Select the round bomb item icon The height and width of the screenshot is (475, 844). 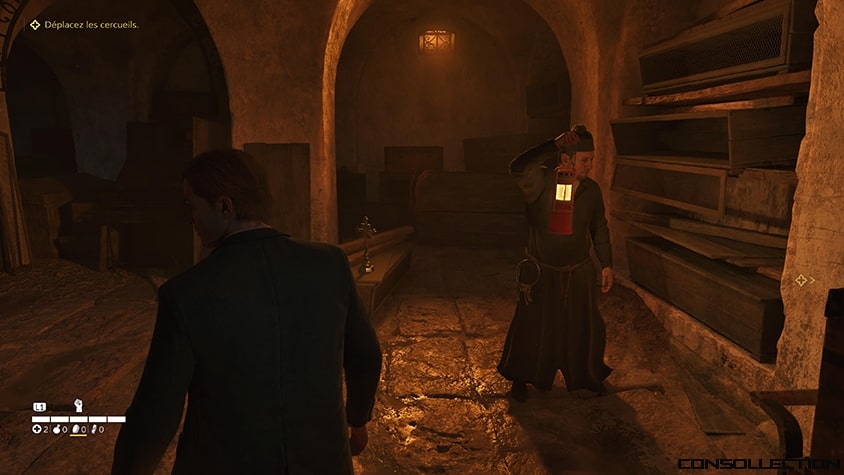click(56, 429)
